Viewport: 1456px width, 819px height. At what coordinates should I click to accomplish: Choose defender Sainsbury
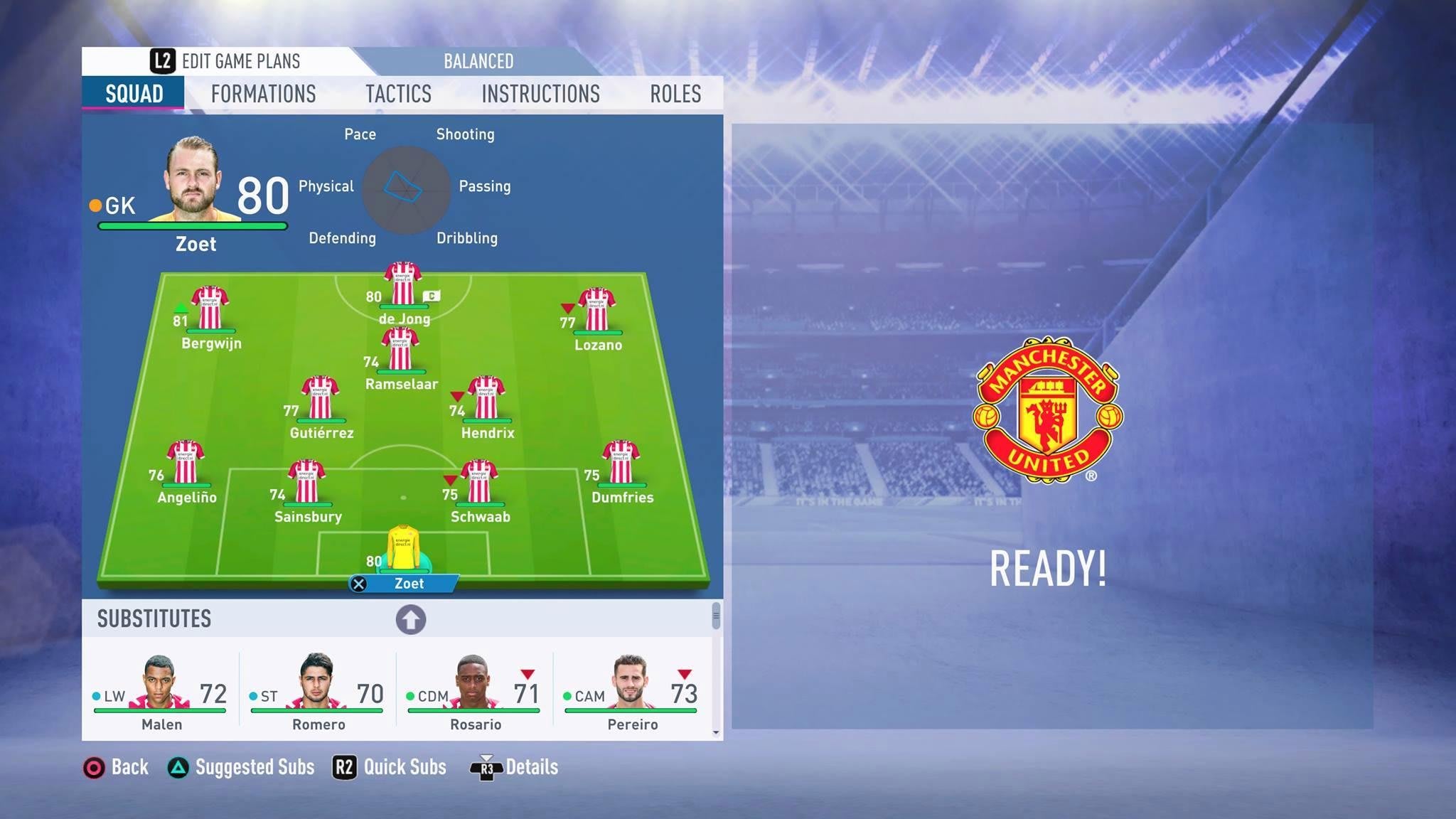pyautogui.click(x=306, y=481)
